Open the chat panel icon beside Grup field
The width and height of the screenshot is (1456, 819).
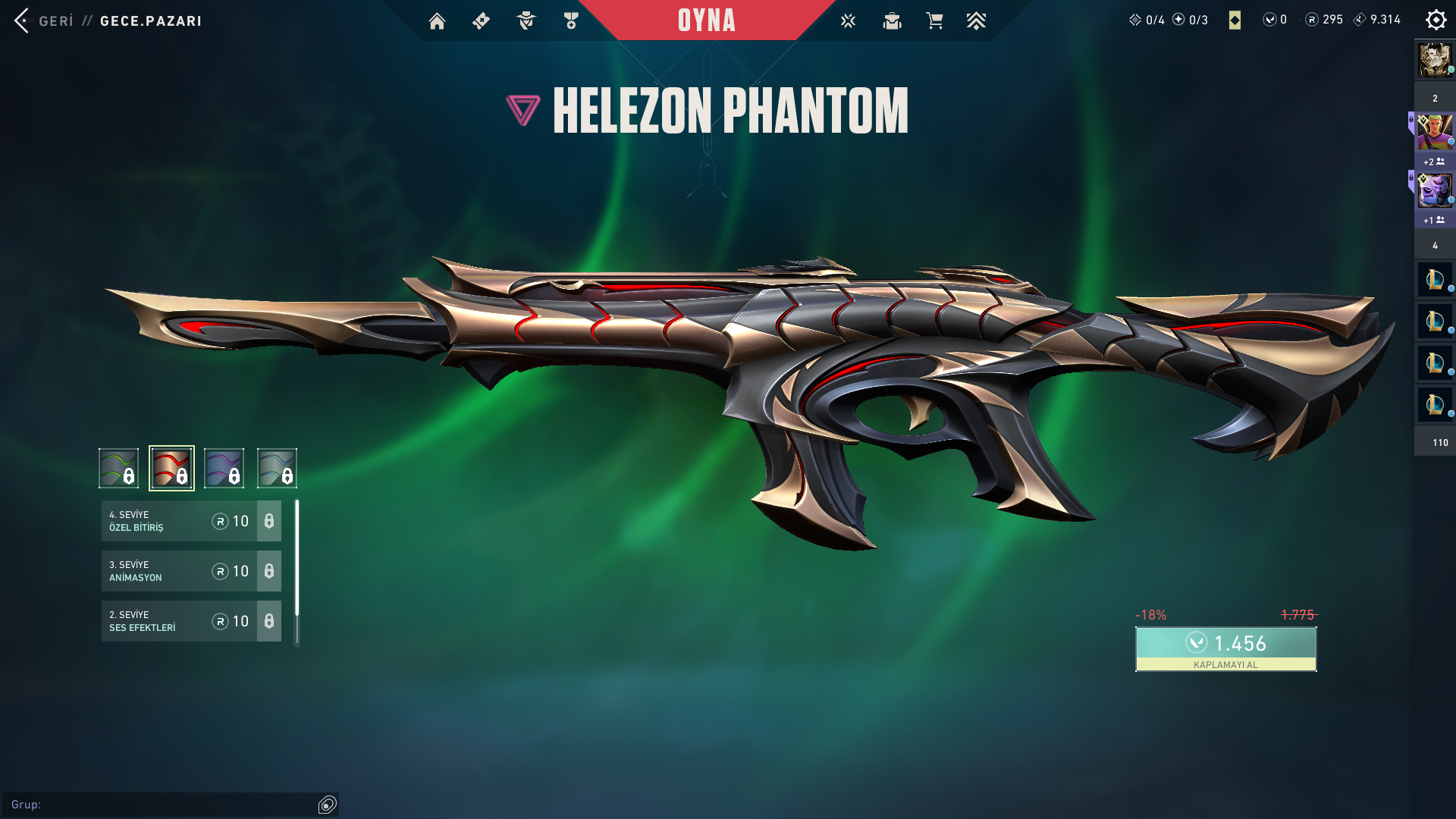(328, 805)
